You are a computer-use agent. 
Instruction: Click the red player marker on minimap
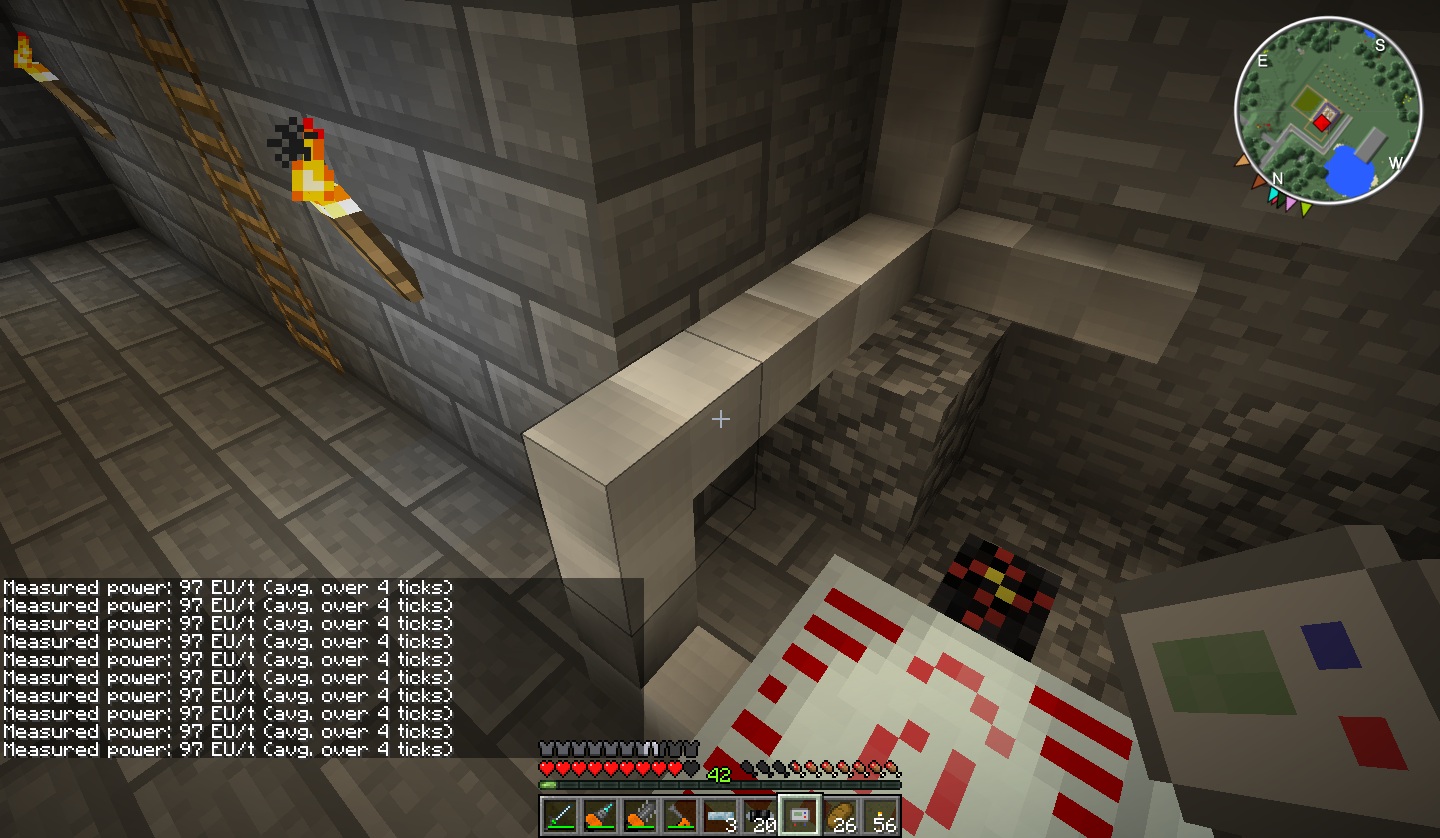point(1321,122)
